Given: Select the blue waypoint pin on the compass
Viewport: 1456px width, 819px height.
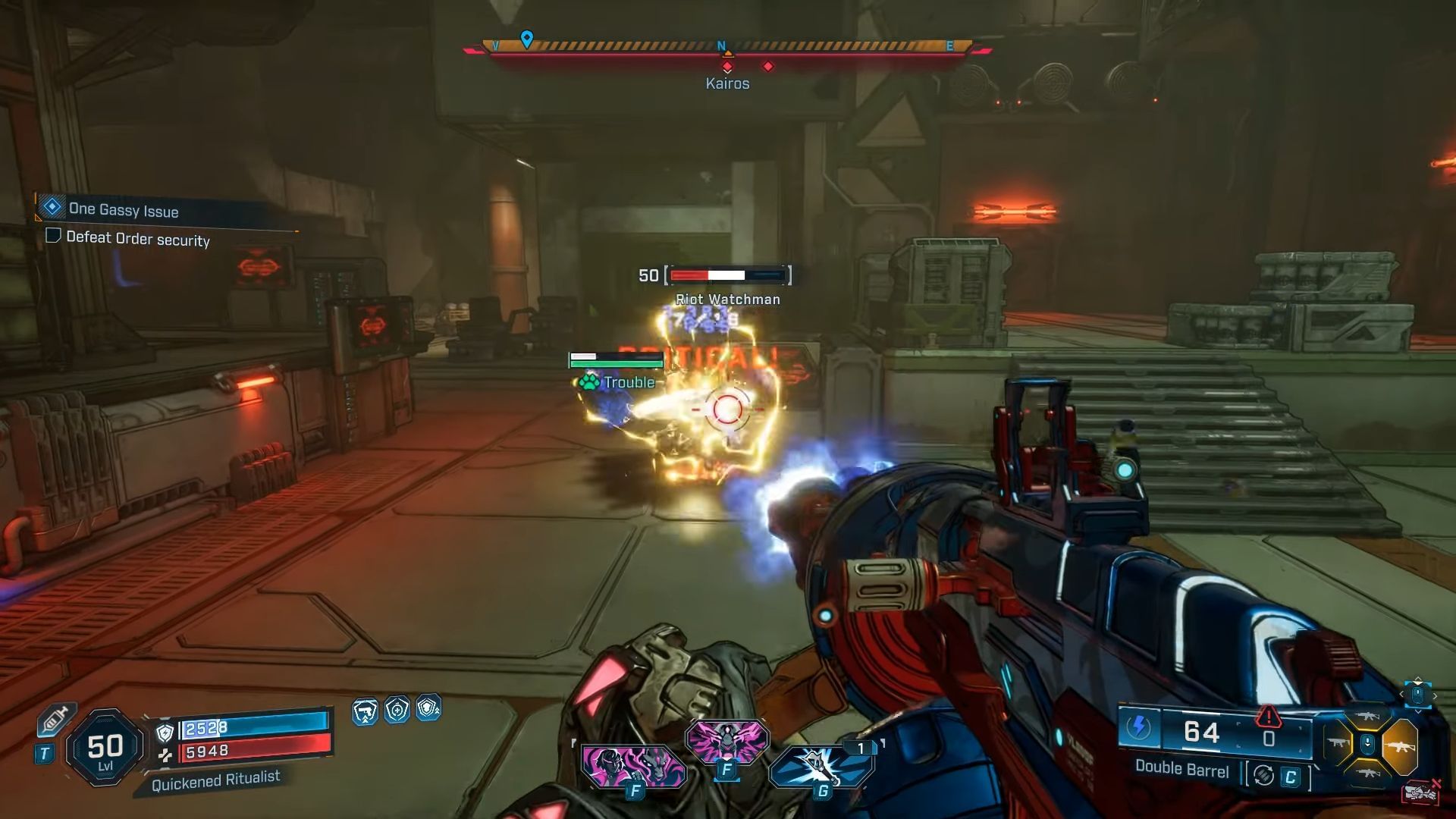Looking at the screenshot, I should 527,38.
